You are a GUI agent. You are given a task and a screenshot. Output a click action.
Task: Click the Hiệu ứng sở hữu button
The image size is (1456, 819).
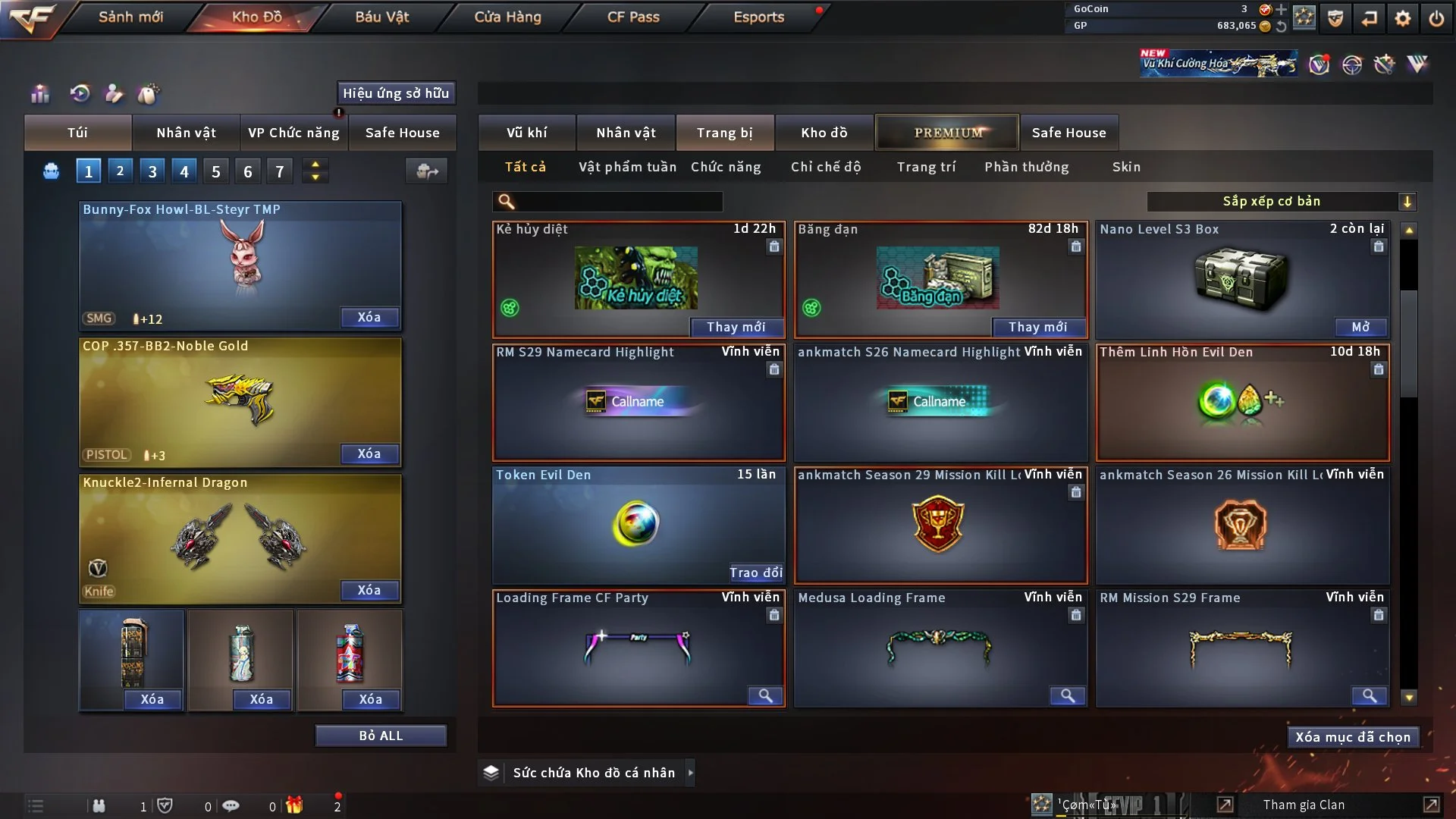pos(396,93)
